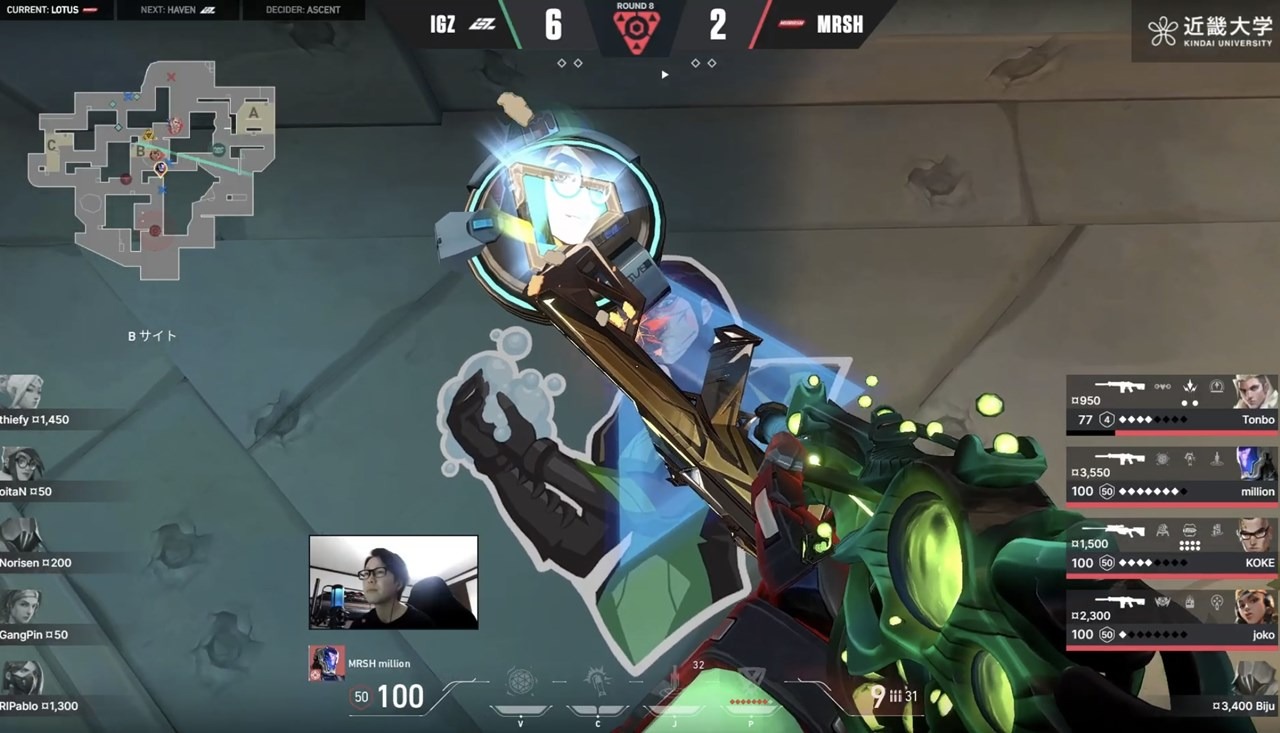Image resolution: width=1280 pixels, height=733 pixels.
Task: Click the Round 8 spike emblem
Action: 635,31
